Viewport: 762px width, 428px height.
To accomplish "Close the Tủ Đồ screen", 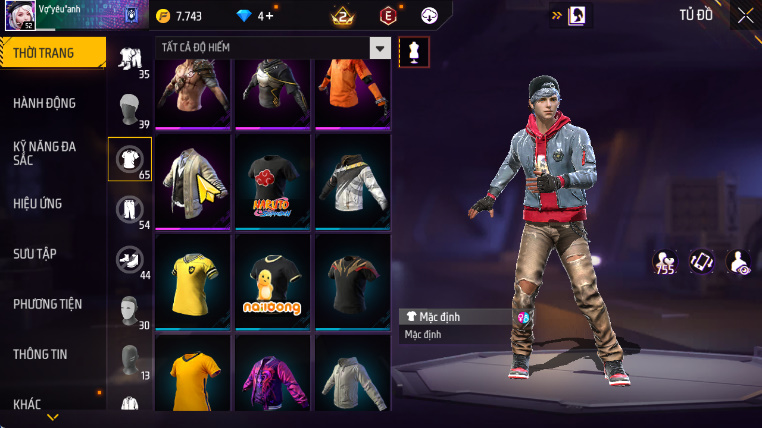I will [x=745, y=15].
